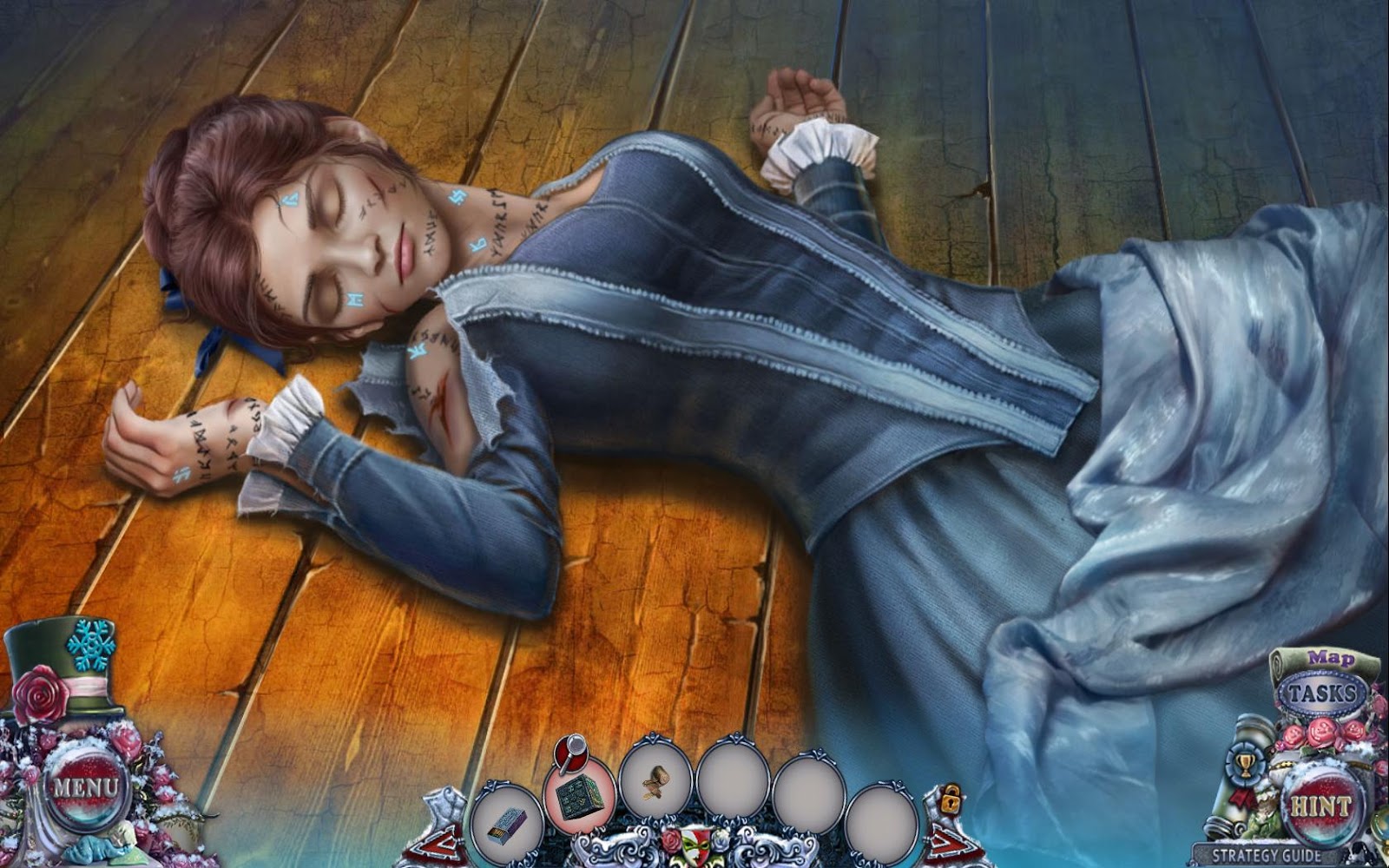Open the achievements trophy icon
This screenshot has width=1389, height=868.
pos(1243,764)
